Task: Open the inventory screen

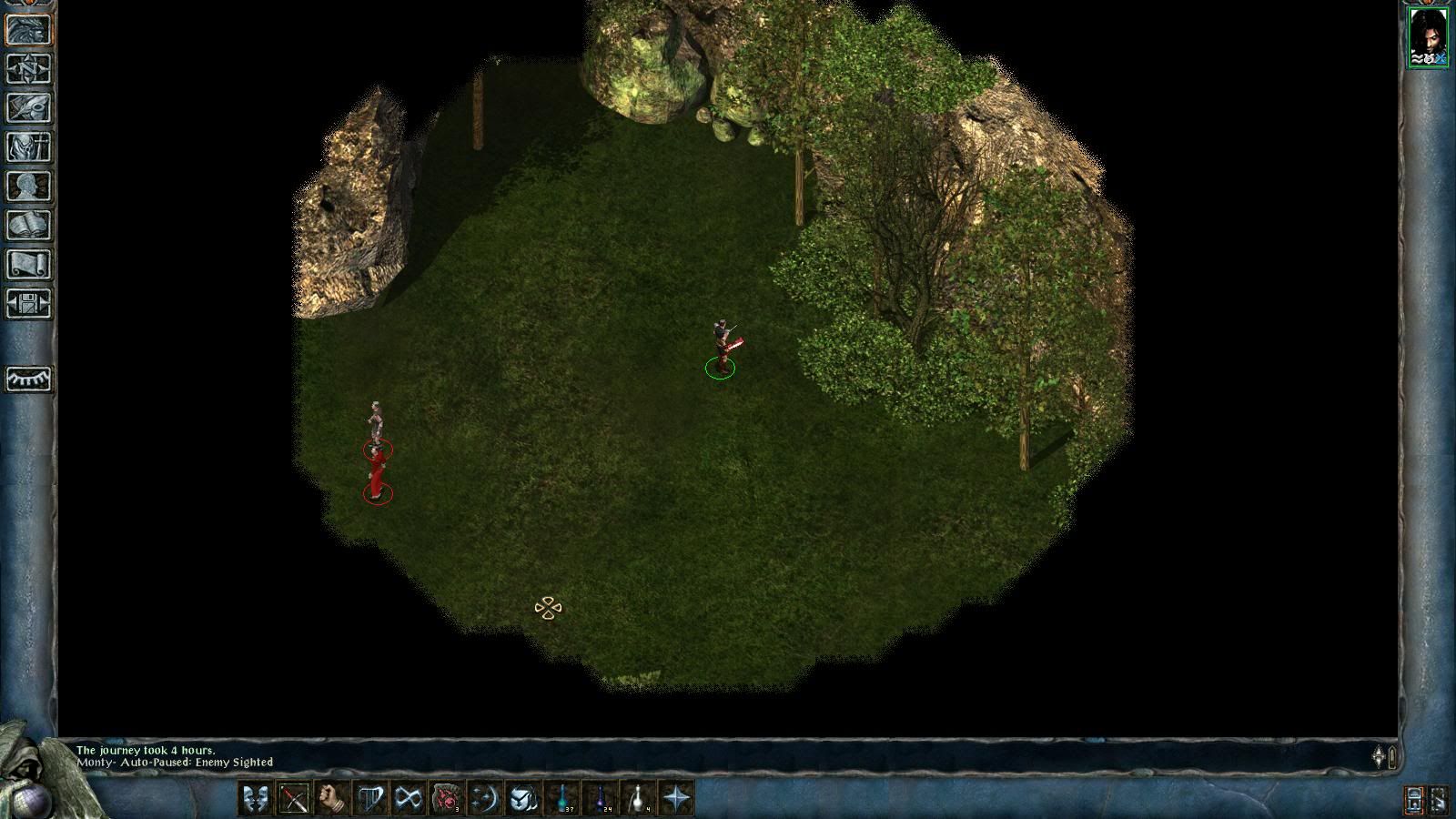Action: (x=28, y=147)
